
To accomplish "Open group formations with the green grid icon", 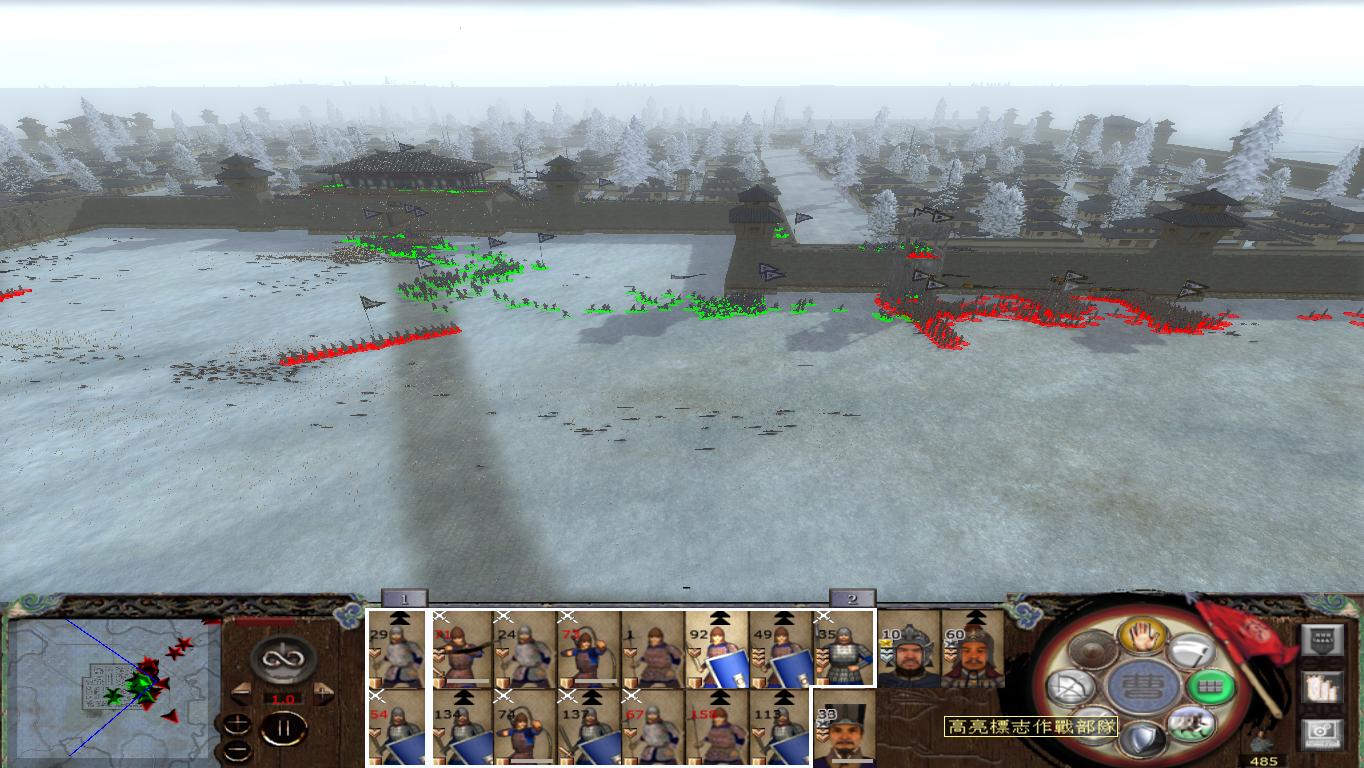I will [x=1209, y=687].
